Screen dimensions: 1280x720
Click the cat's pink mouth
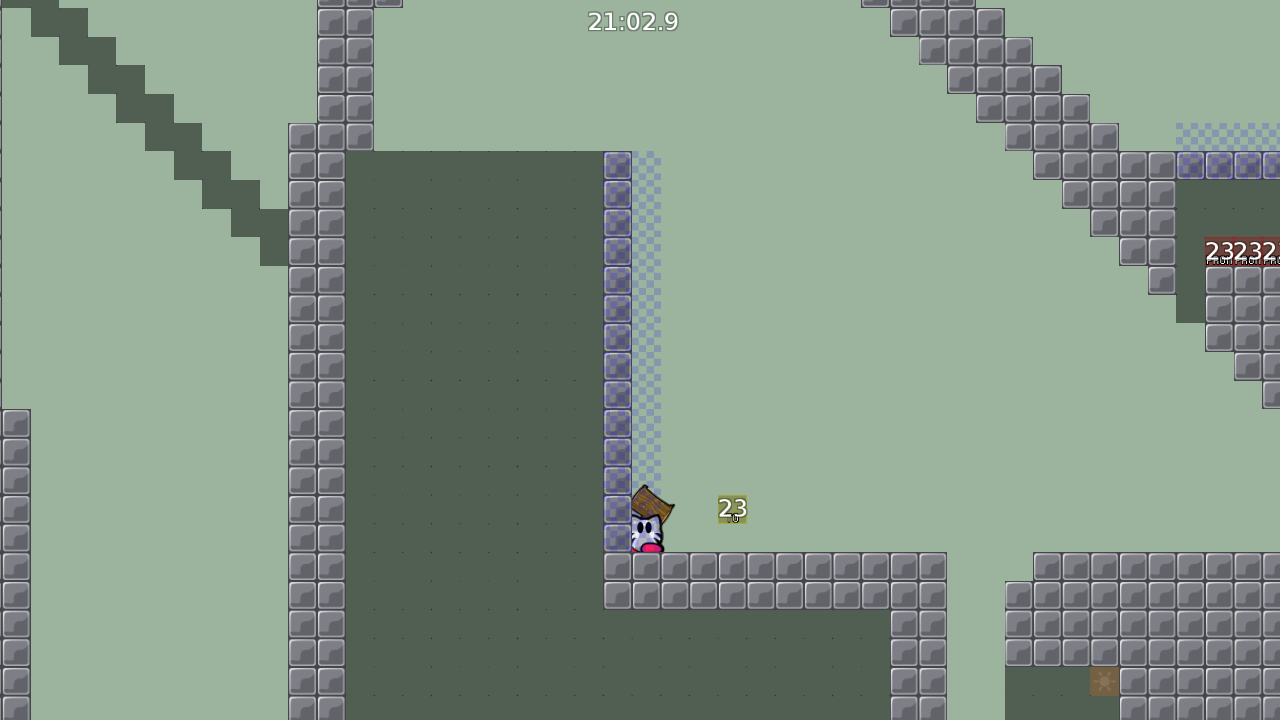651,548
